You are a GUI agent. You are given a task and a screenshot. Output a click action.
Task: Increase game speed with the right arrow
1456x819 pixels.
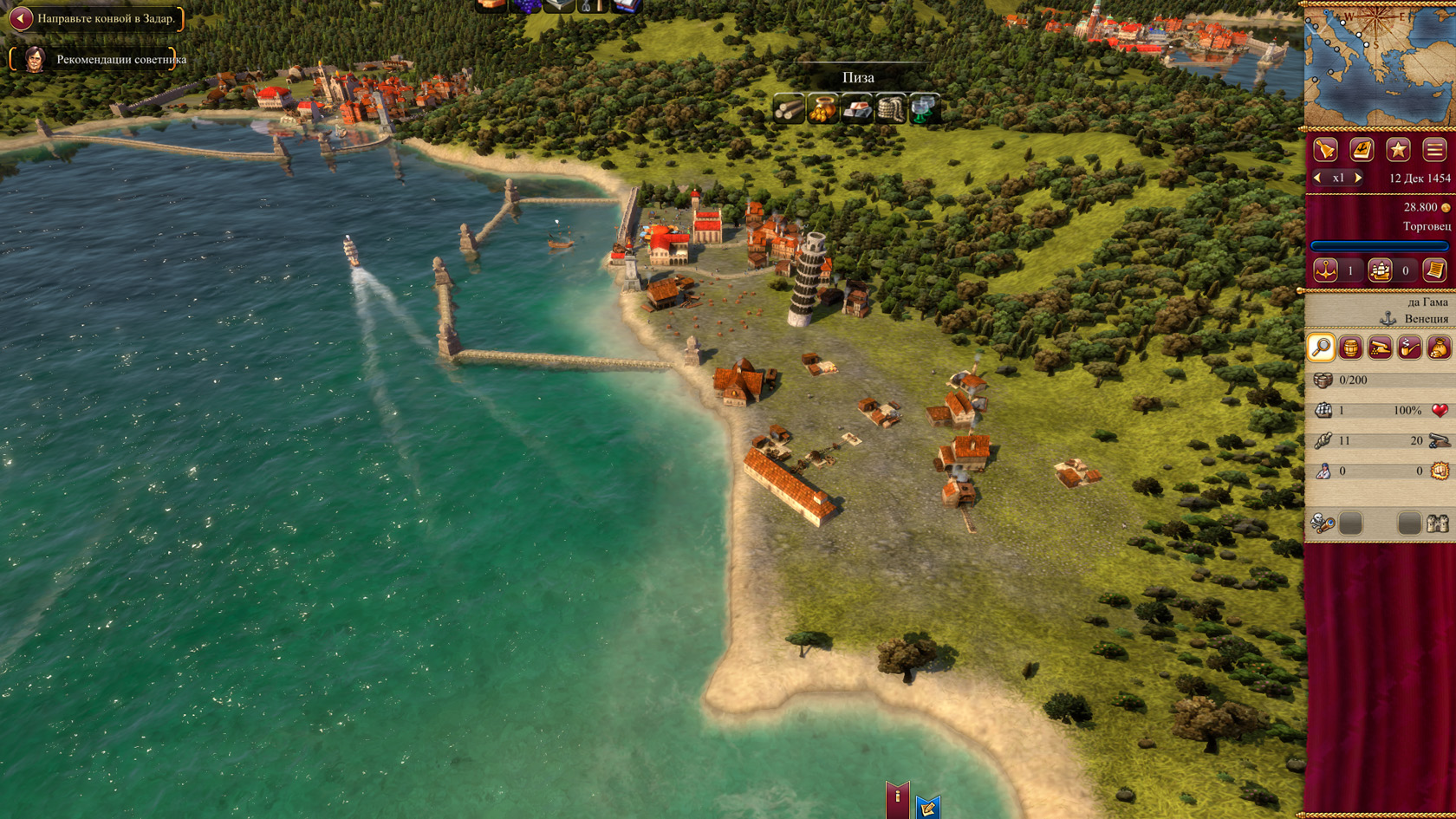[1358, 178]
